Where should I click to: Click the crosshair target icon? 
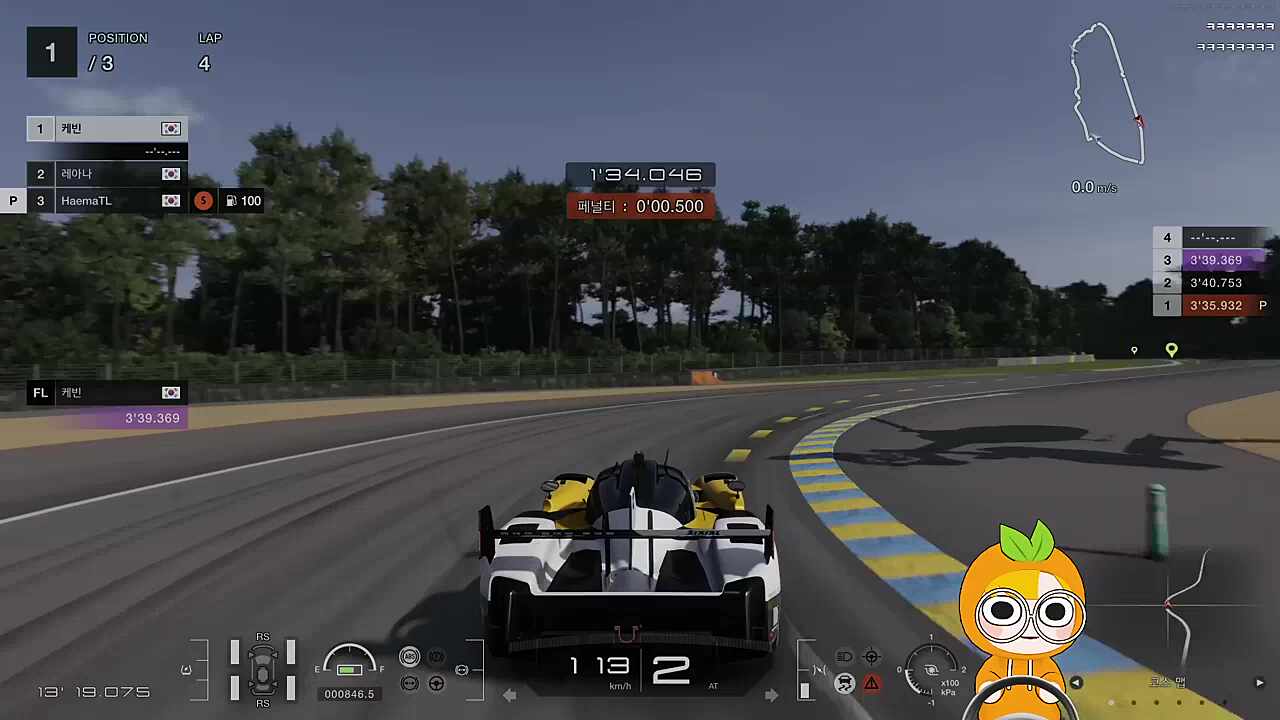pyautogui.click(x=872, y=657)
